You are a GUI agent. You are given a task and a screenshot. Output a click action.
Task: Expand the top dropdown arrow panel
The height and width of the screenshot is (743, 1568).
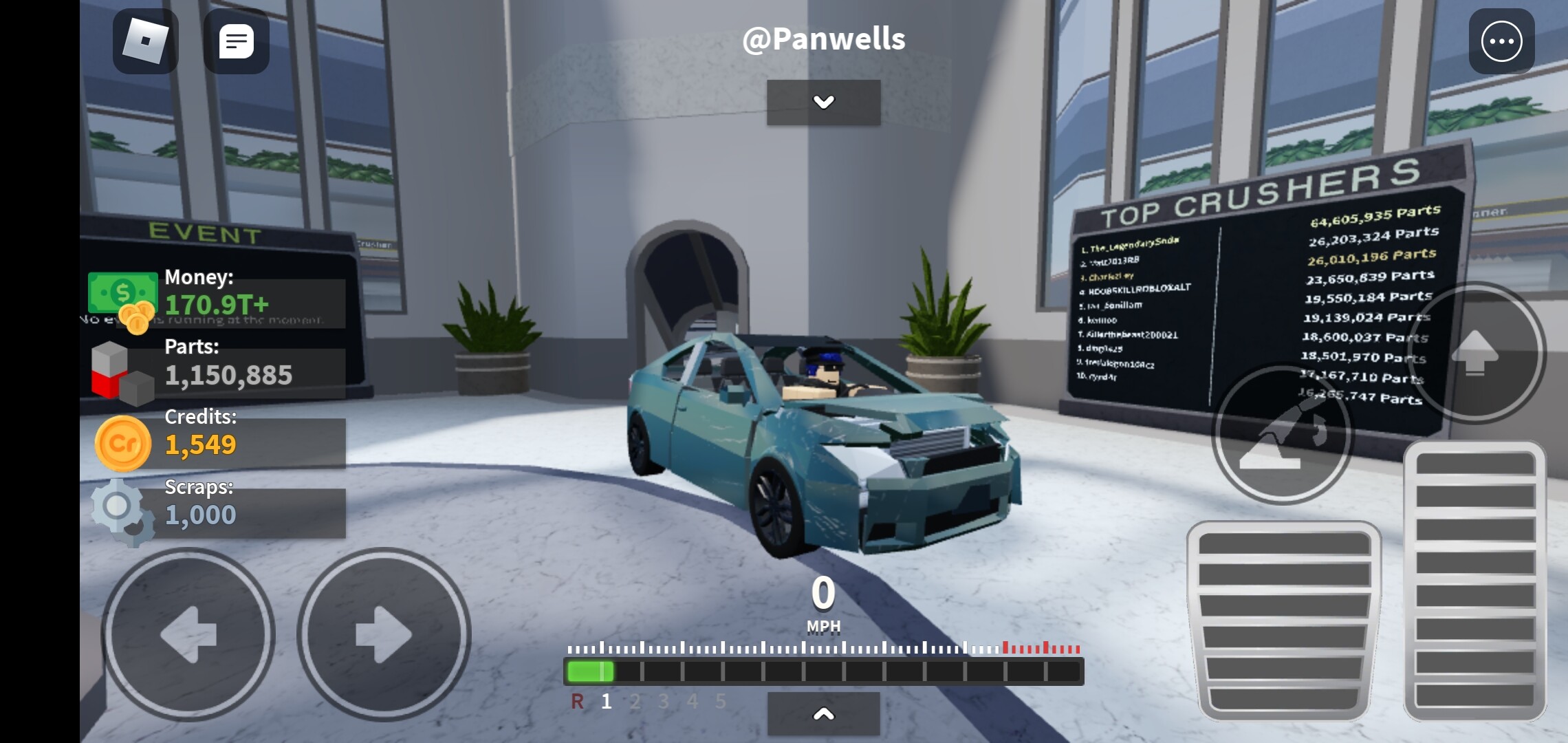[823, 103]
